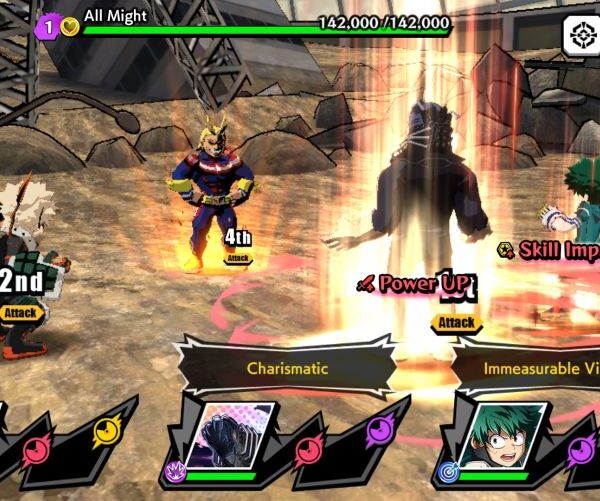Open the Charismatic skill banner
Image resolution: width=600 pixels, height=501 pixels.
(x=287, y=368)
